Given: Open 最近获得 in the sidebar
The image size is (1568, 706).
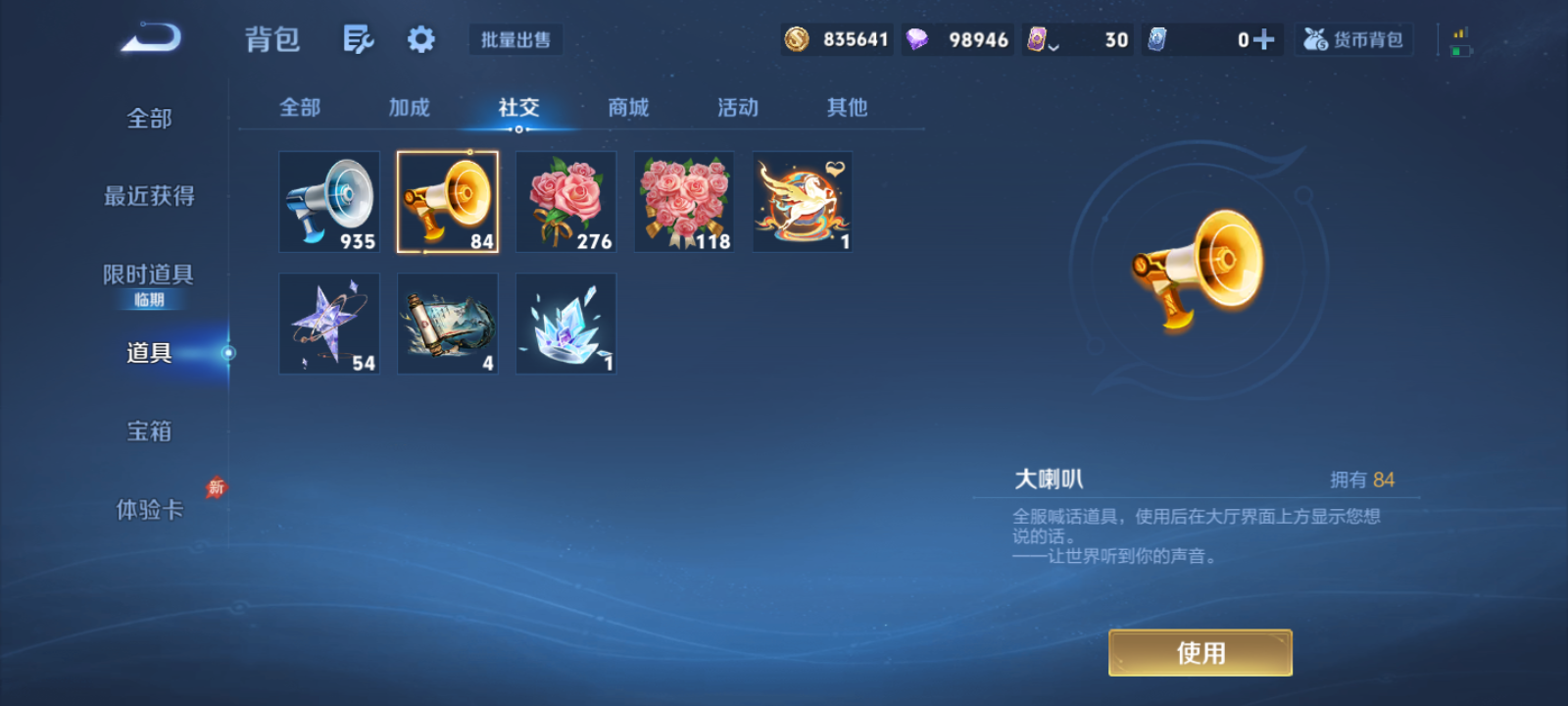Looking at the screenshot, I should (149, 196).
